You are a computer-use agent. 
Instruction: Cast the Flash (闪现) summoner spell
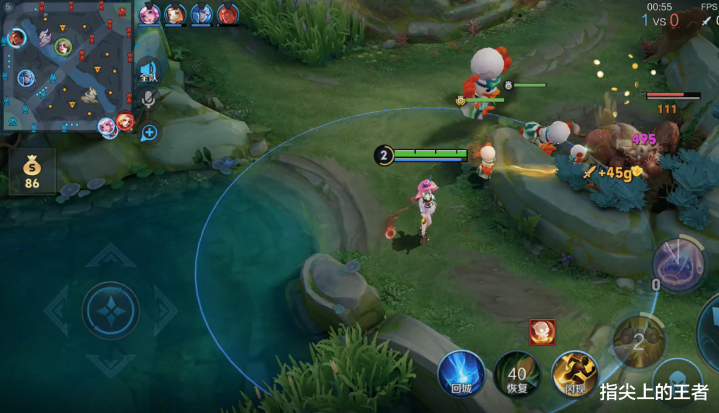coord(574,375)
